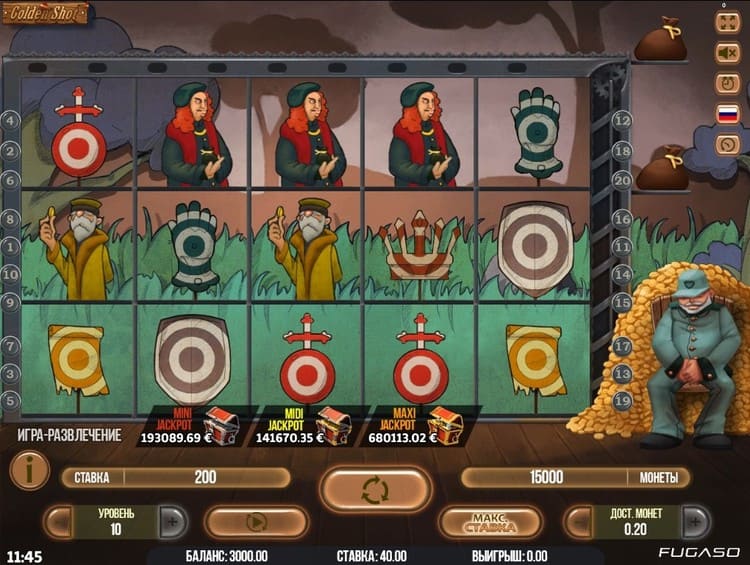Start autoplay with the play button
The height and width of the screenshot is (565, 750).
pyautogui.click(x=255, y=521)
